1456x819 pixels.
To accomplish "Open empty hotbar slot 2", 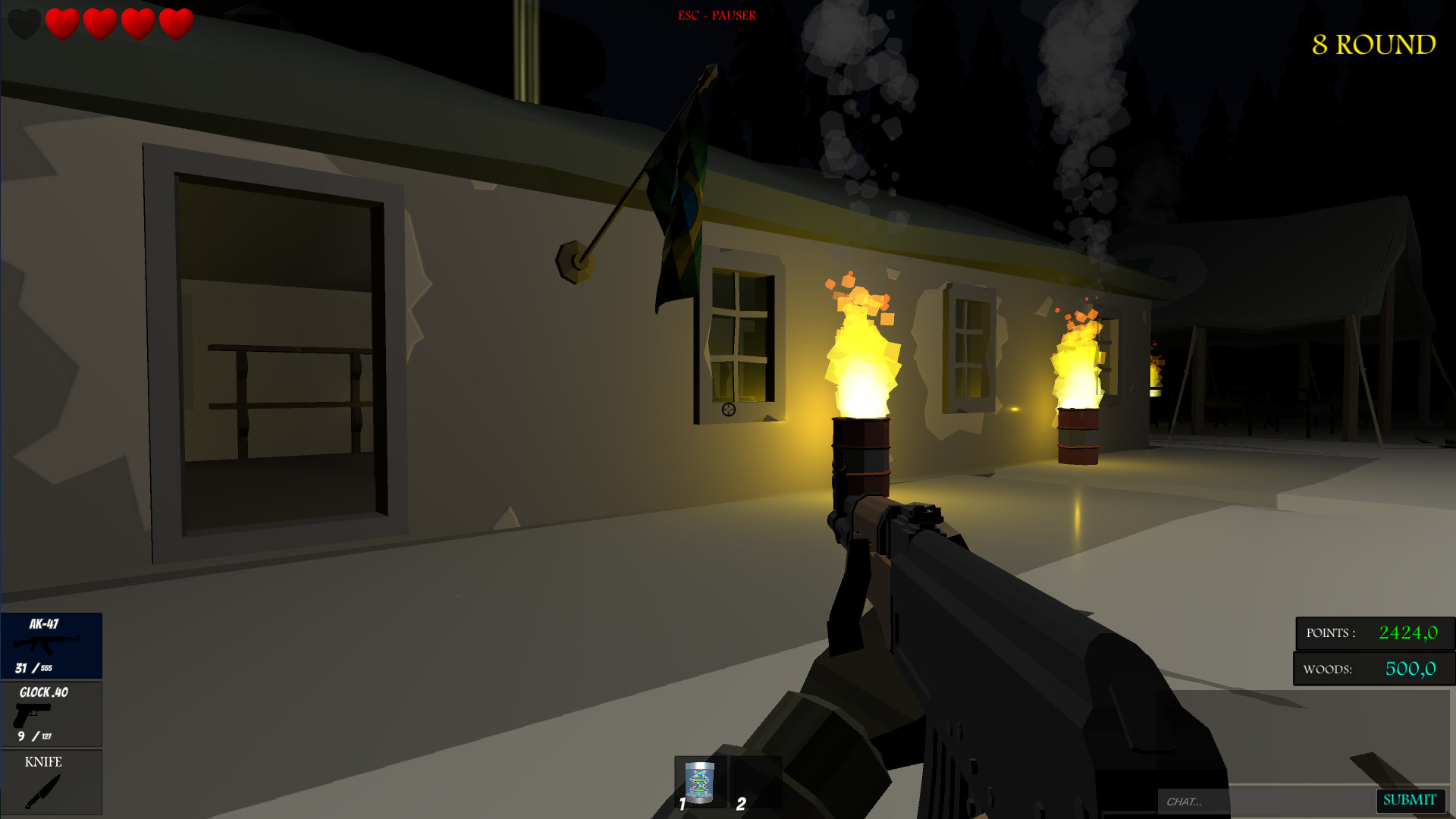I will tap(756, 781).
